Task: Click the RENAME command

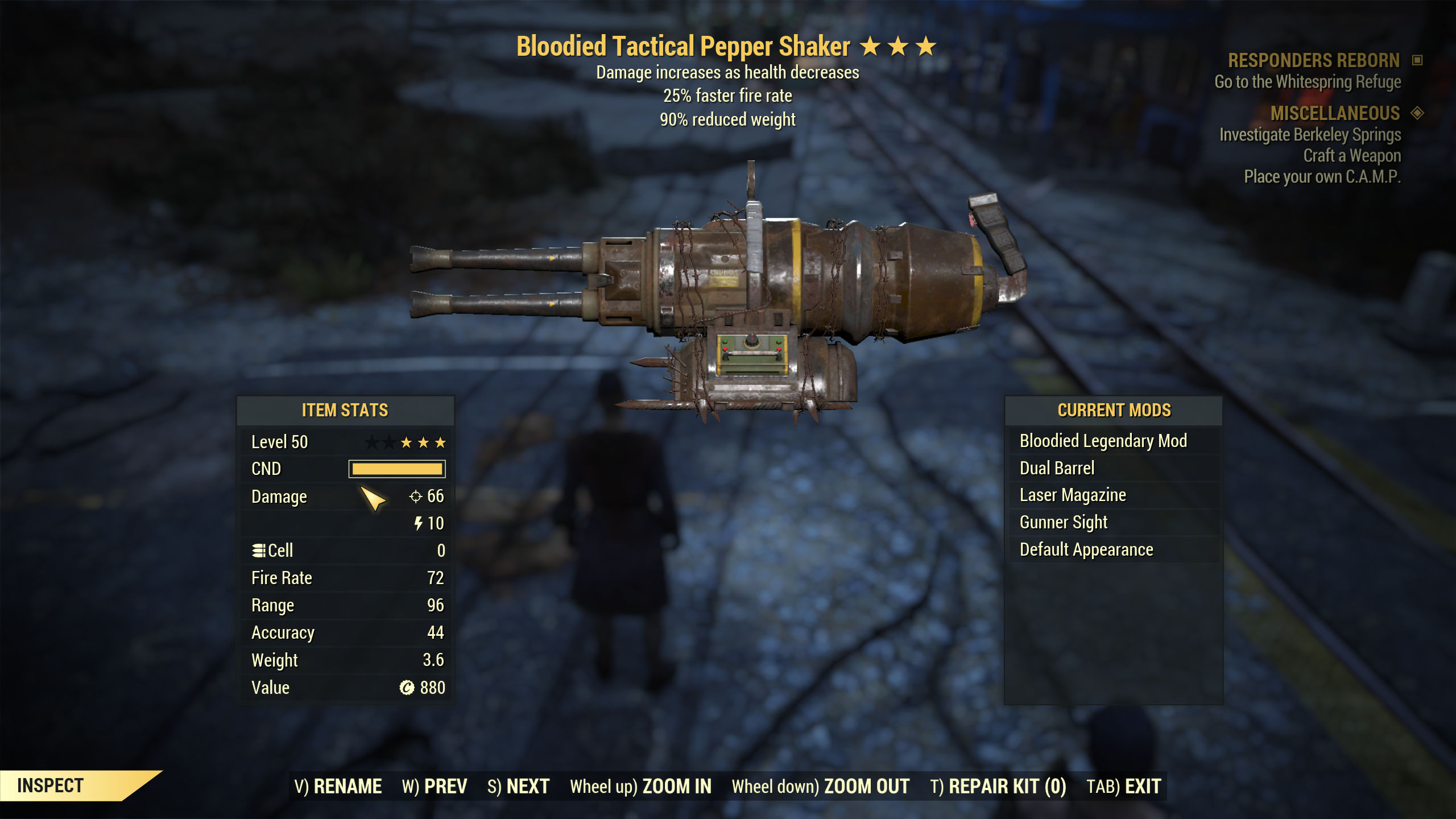Action: tap(340, 785)
